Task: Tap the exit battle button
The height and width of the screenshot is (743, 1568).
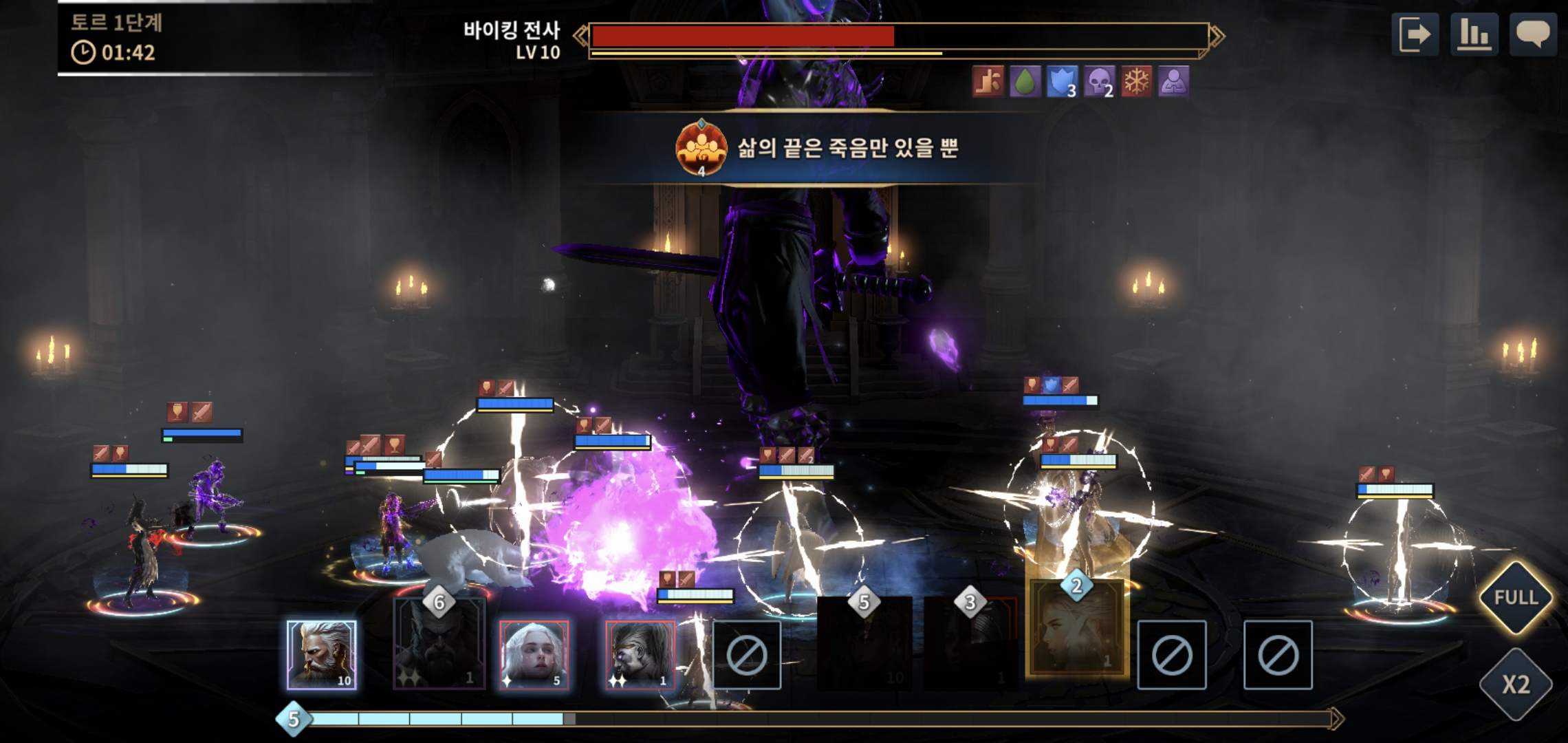Action: click(x=1415, y=34)
